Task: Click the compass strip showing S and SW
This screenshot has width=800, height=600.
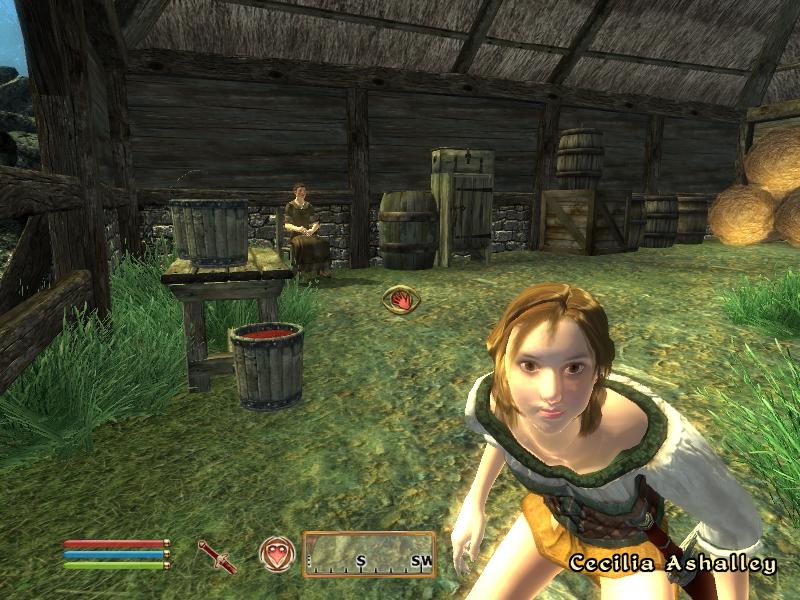Action: tap(369, 554)
